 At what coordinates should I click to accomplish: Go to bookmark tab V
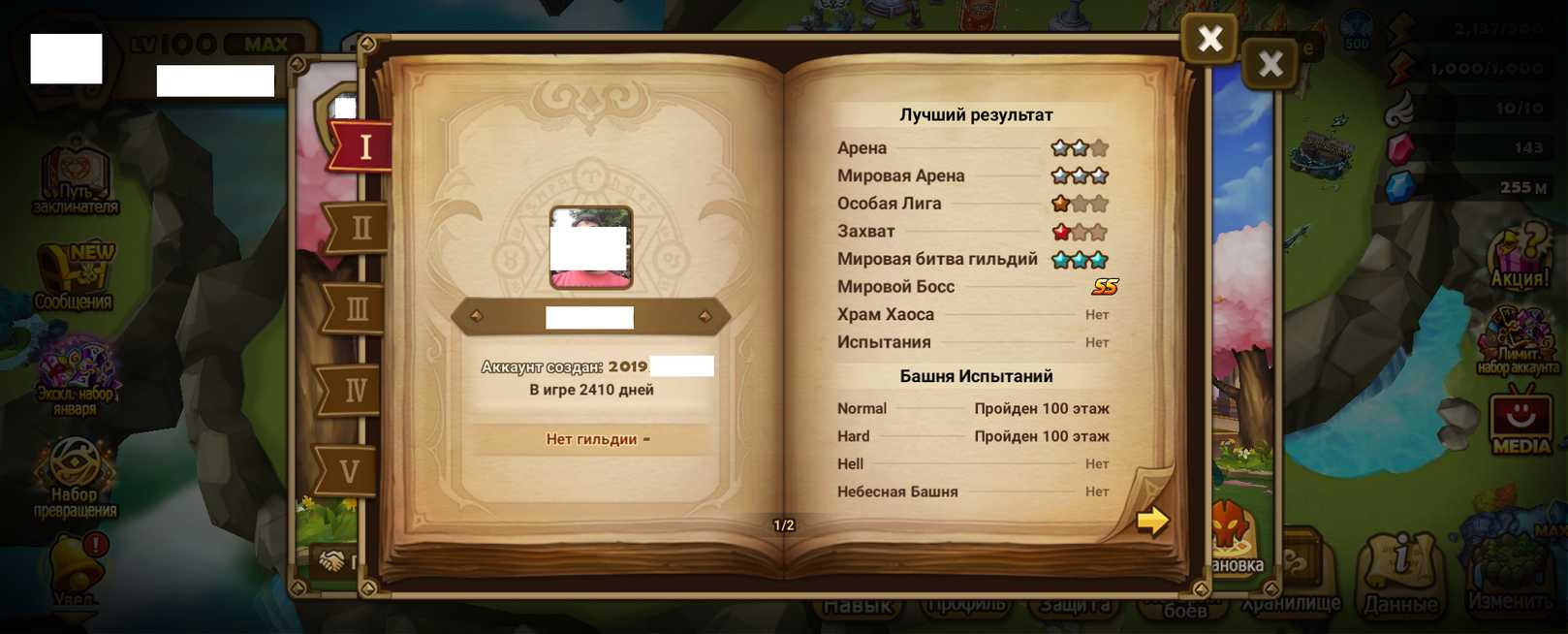pos(349,472)
